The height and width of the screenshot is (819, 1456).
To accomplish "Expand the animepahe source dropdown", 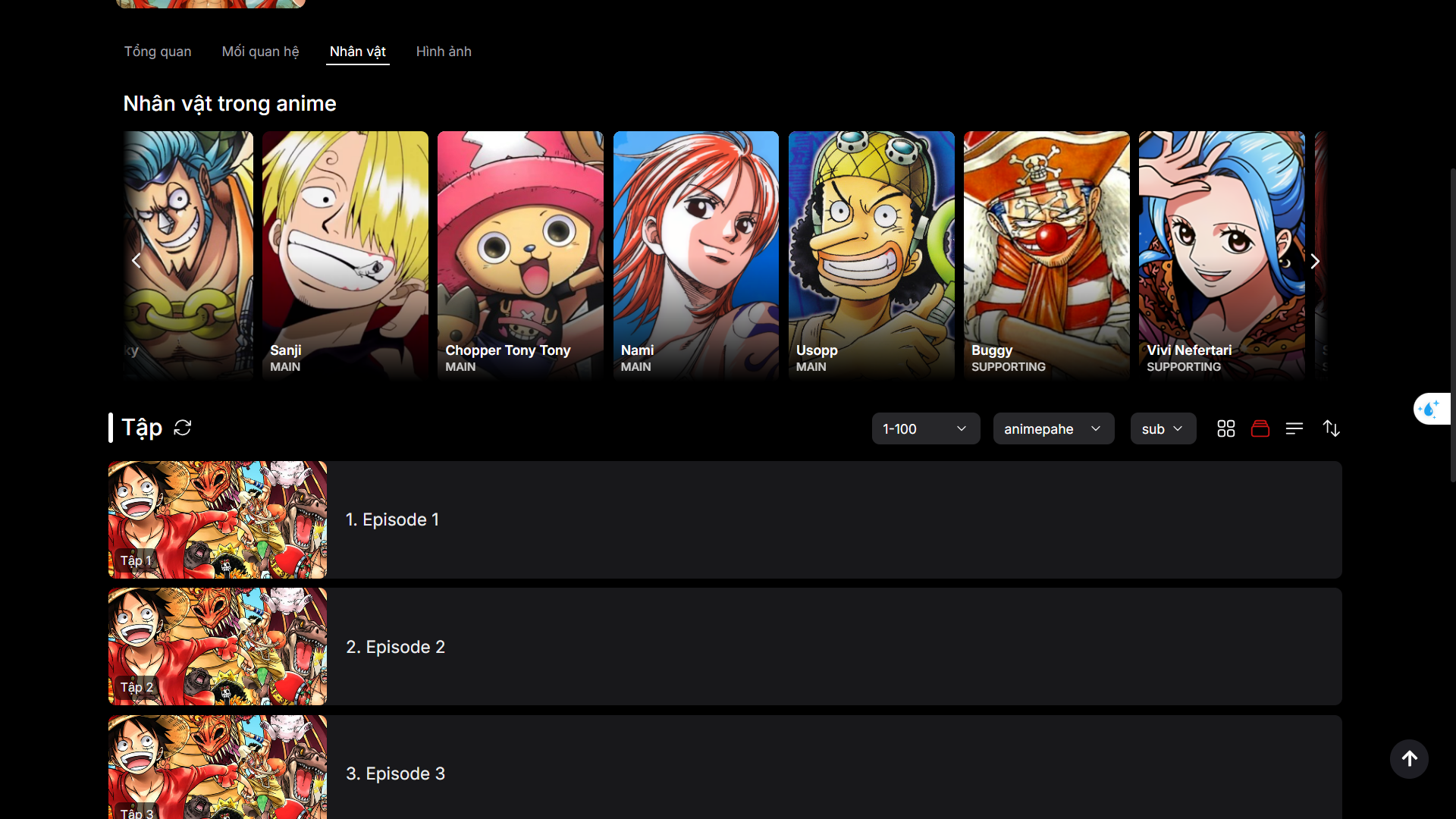I will point(1053,428).
